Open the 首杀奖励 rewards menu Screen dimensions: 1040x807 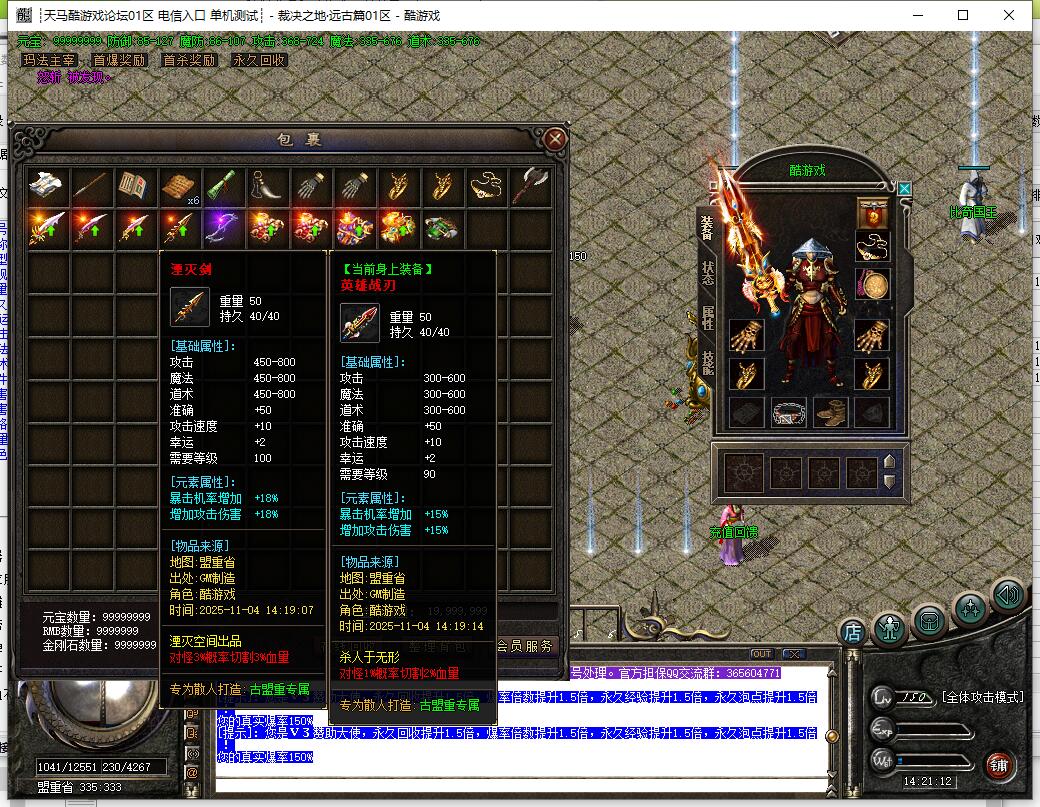tap(189, 60)
